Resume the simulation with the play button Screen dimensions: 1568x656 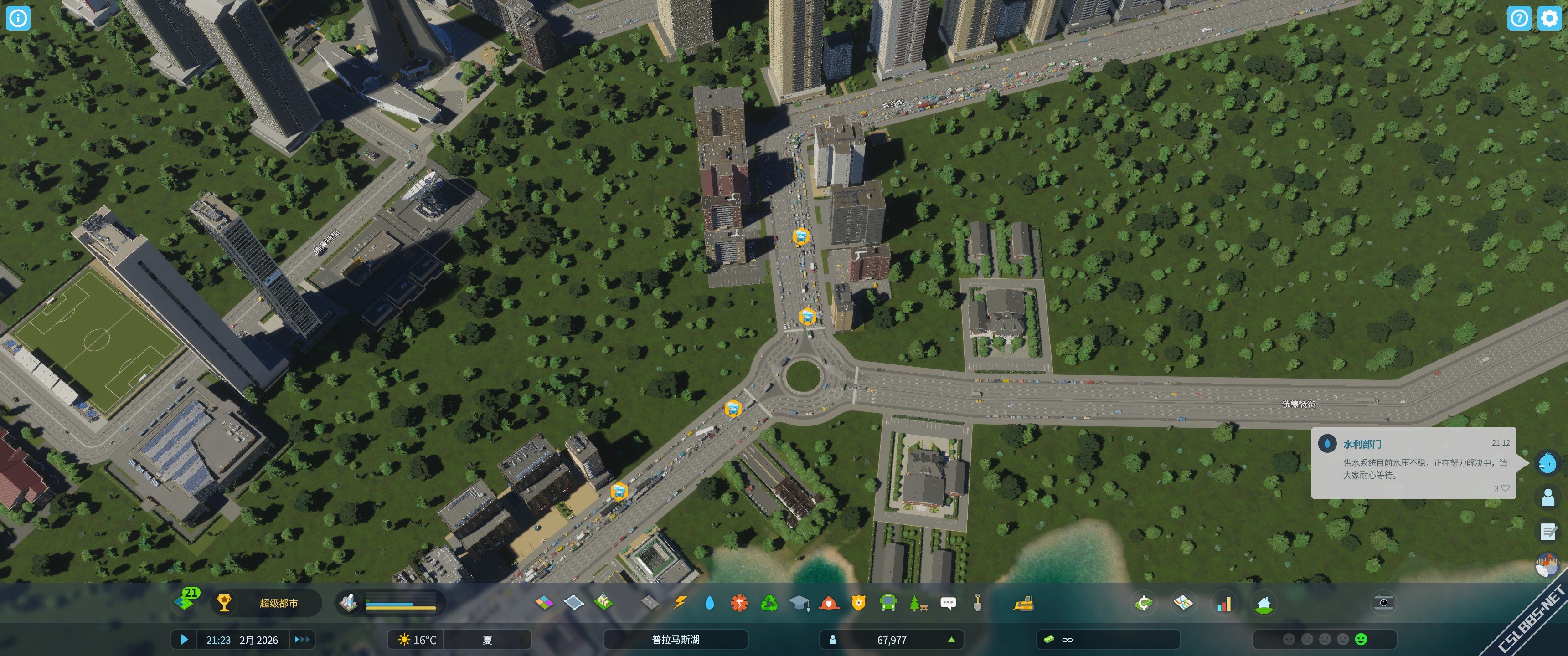[x=185, y=640]
